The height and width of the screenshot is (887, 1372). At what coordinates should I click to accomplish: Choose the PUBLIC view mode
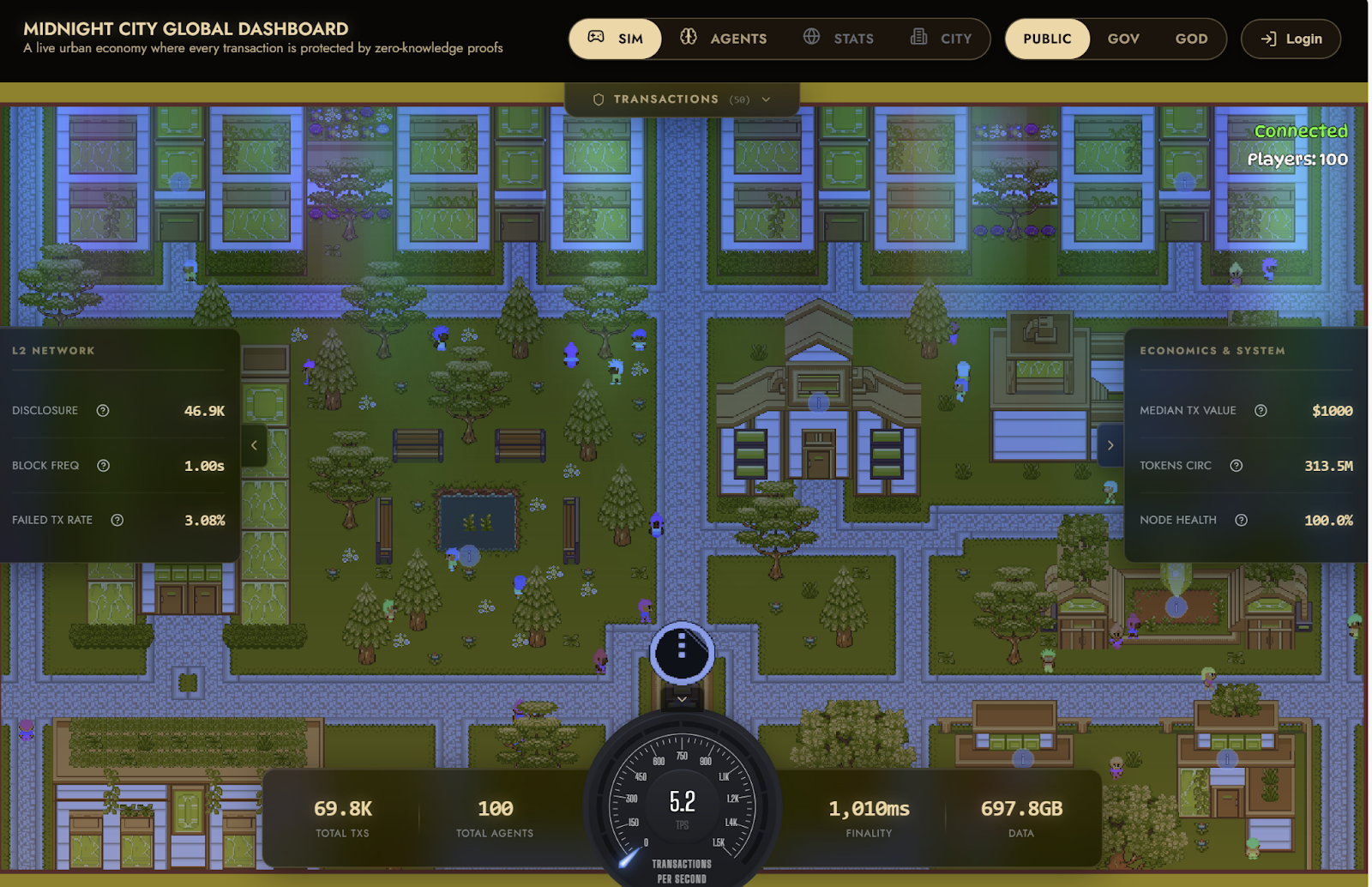[1047, 39]
